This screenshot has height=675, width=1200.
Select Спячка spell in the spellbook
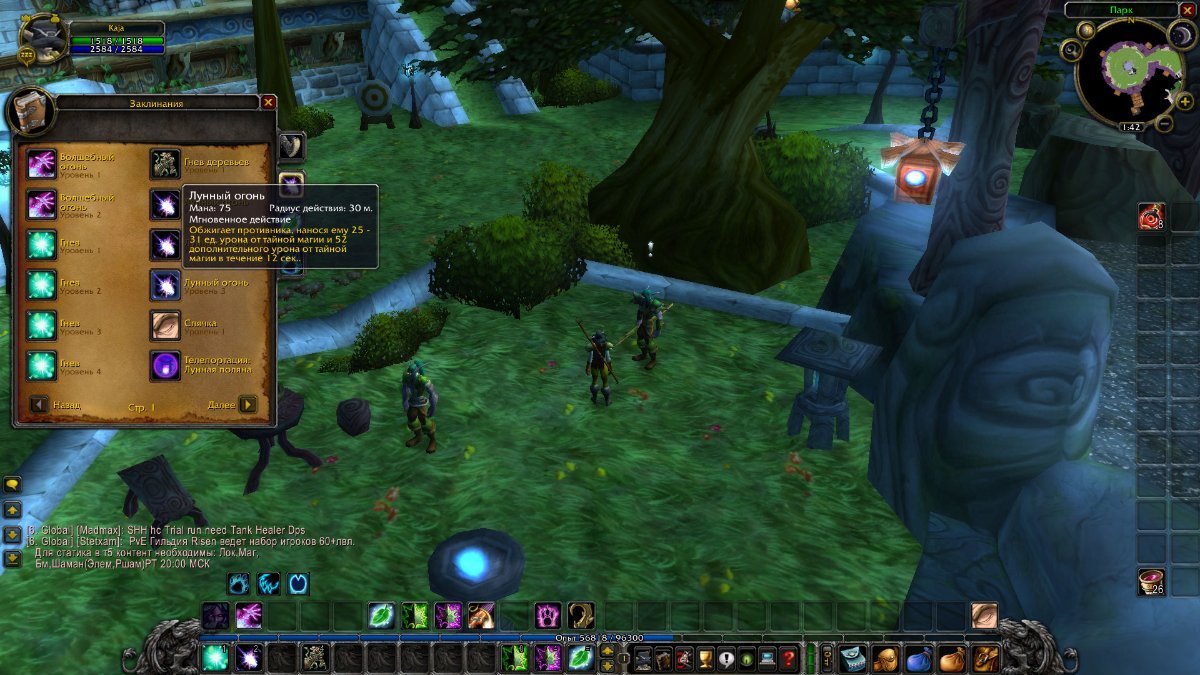click(x=165, y=324)
